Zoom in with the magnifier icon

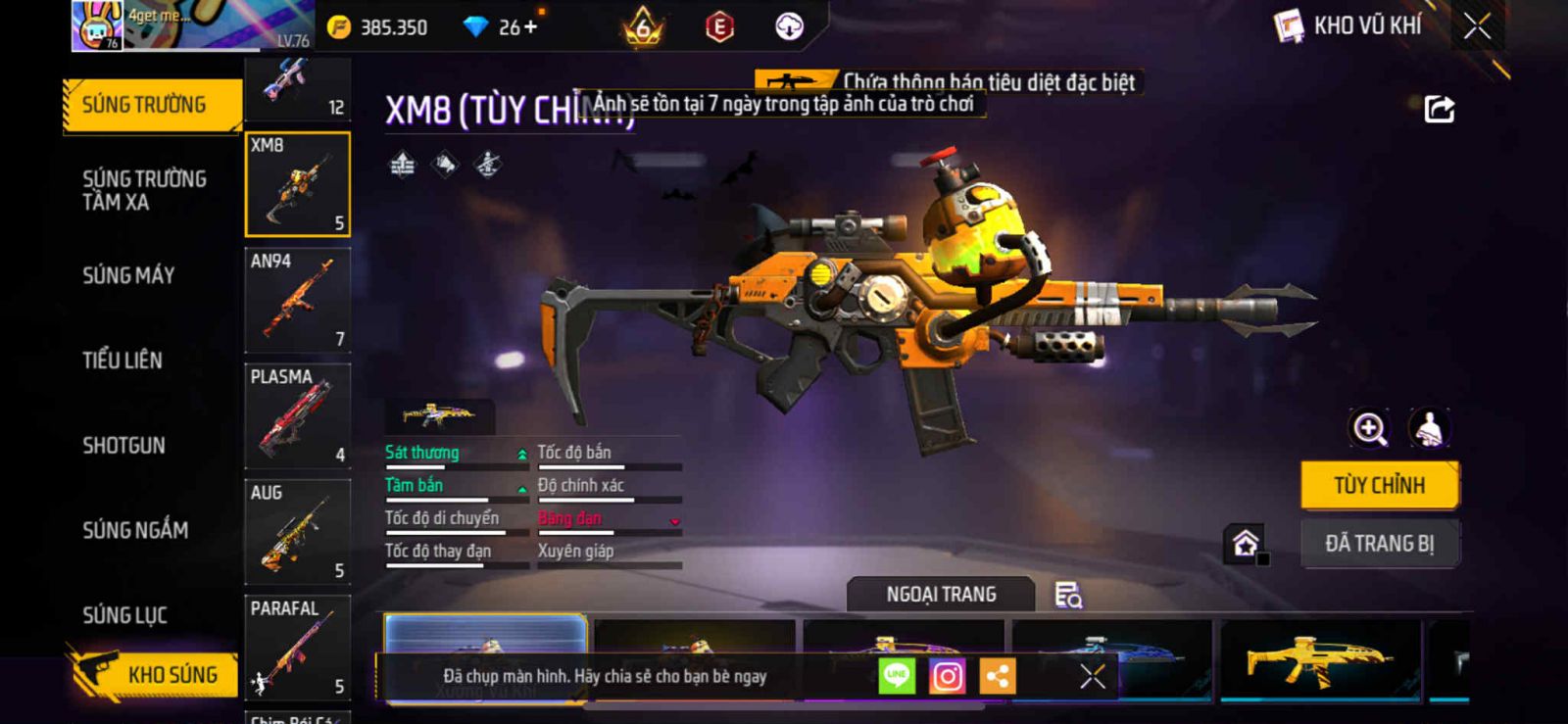click(1369, 428)
